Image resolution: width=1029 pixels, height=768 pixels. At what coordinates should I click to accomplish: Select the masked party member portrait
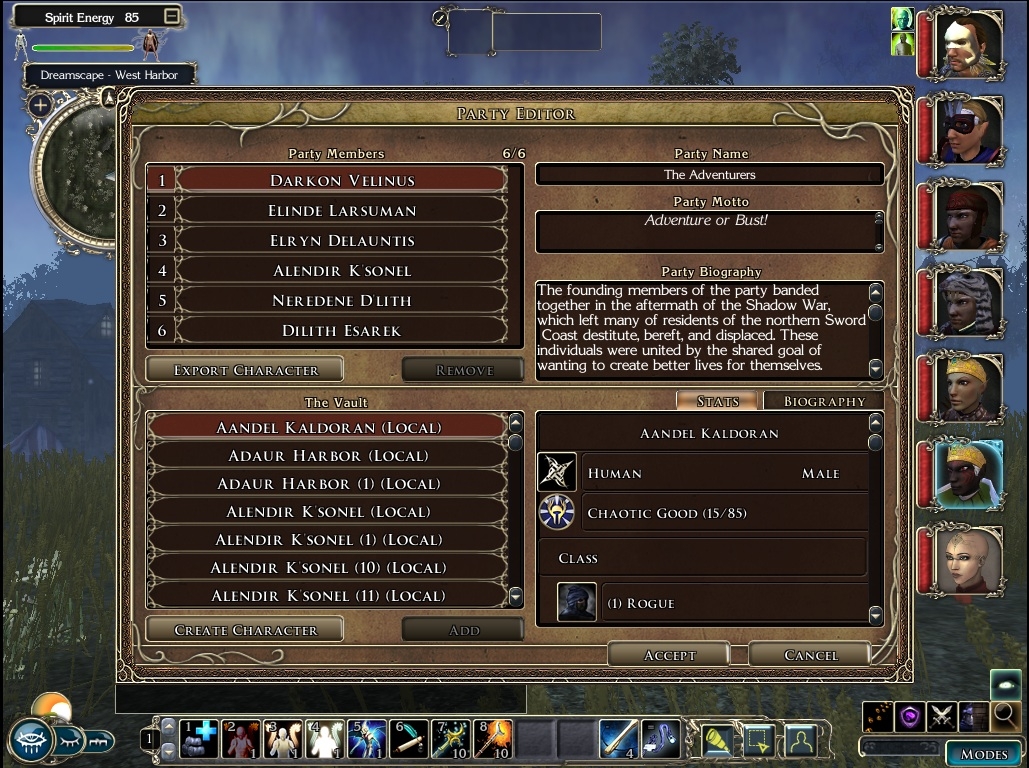[968, 131]
